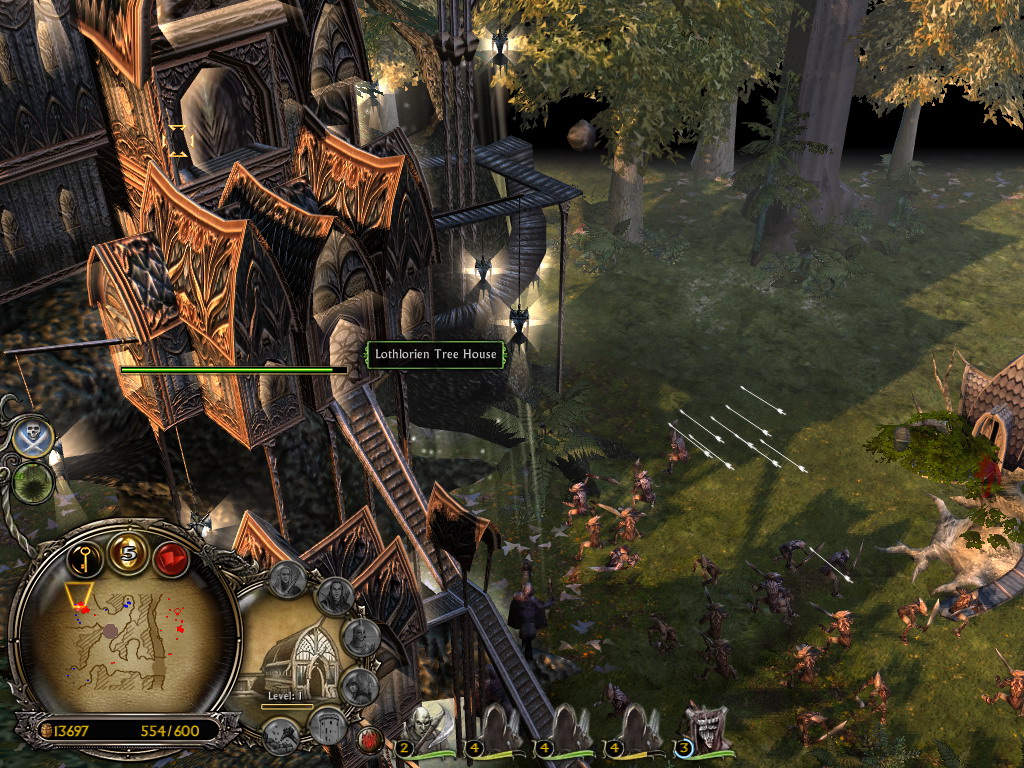Image resolution: width=1024 pixels, height=768 pixels.
Task: Click the small red spider icon
Action: (370, 740)
